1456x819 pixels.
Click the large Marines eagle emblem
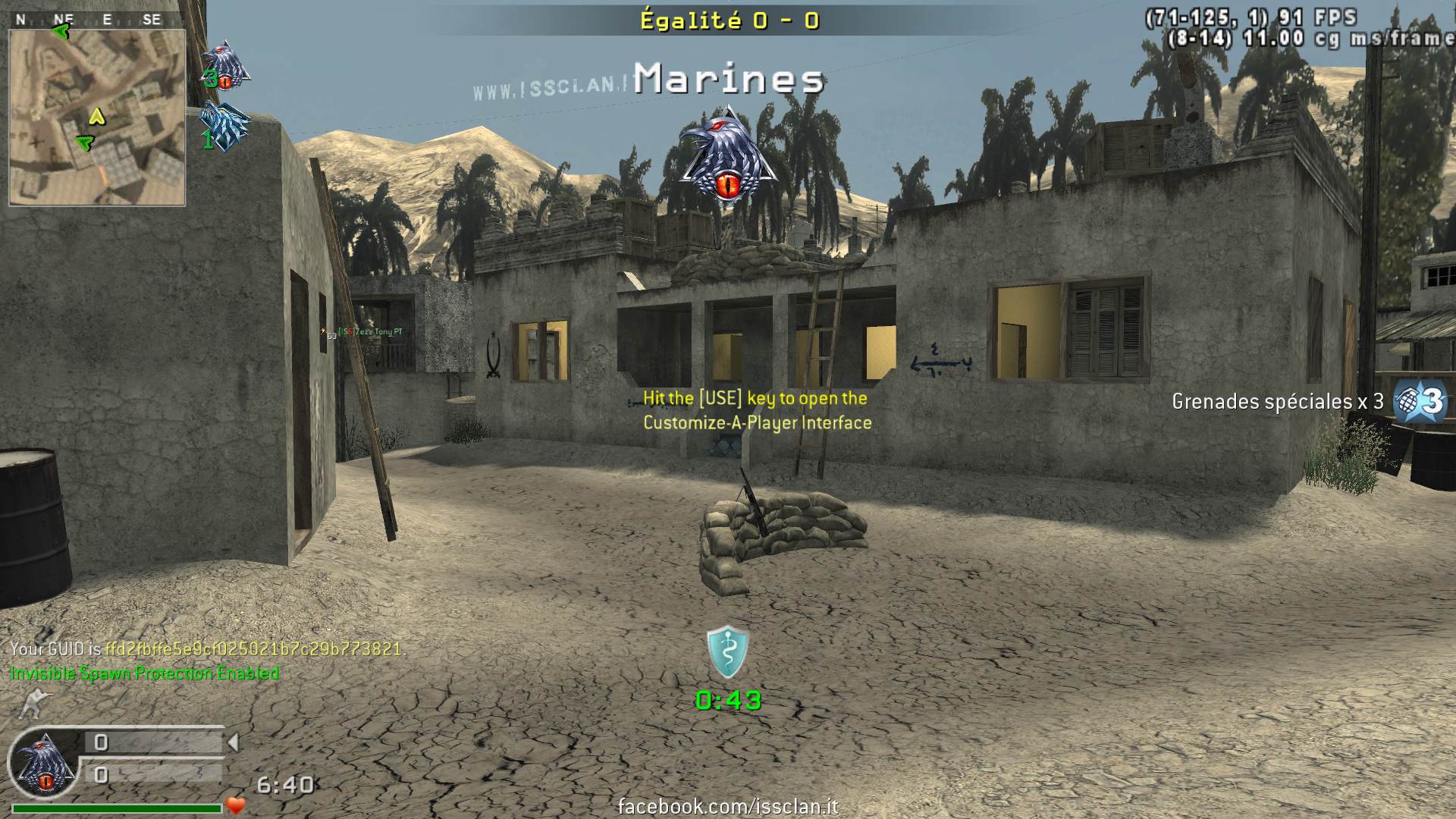pyautogui.click(x=728, y=156)
